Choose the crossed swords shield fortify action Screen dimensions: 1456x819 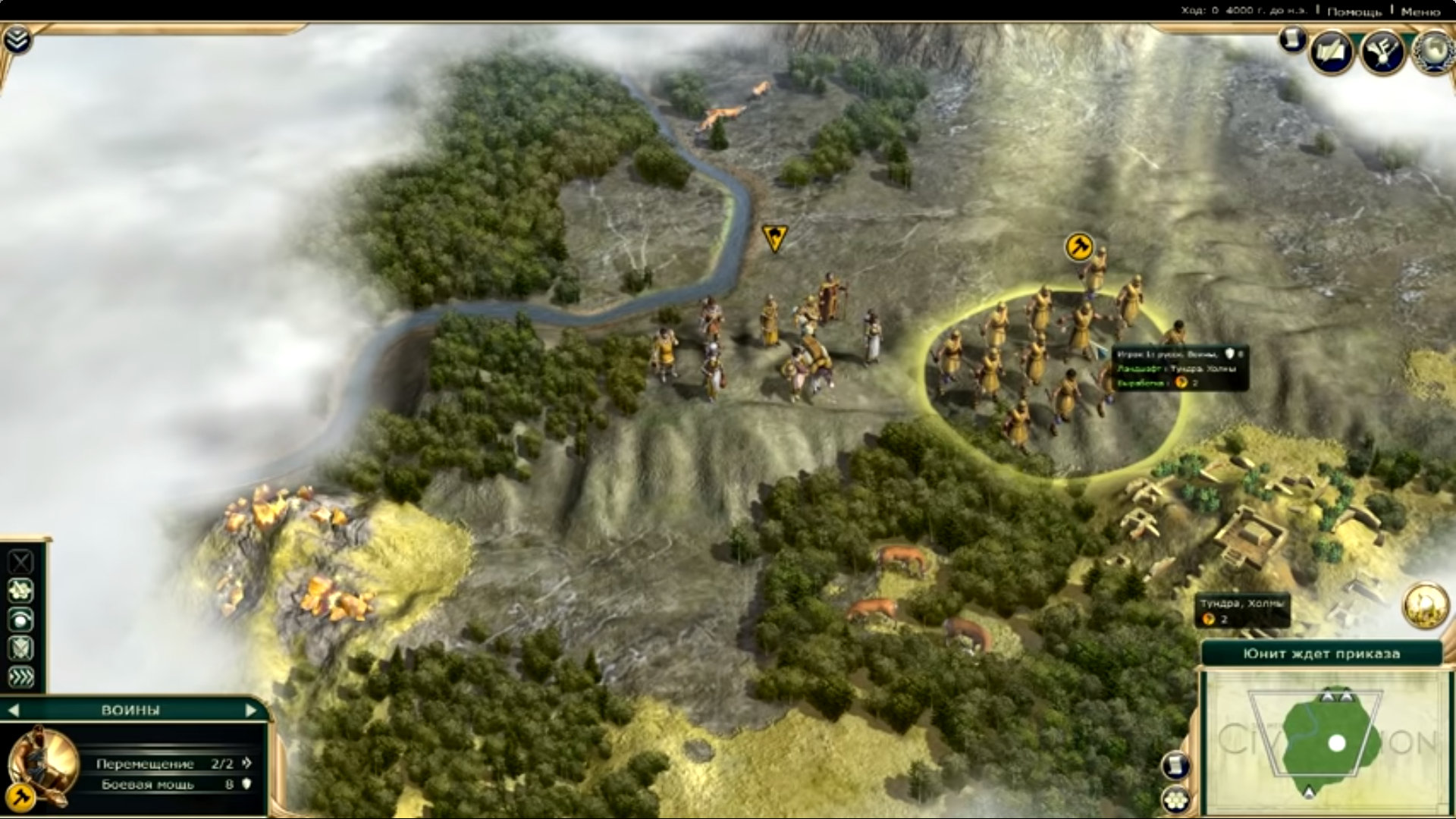pyautogui.click(x=20, y=648)
